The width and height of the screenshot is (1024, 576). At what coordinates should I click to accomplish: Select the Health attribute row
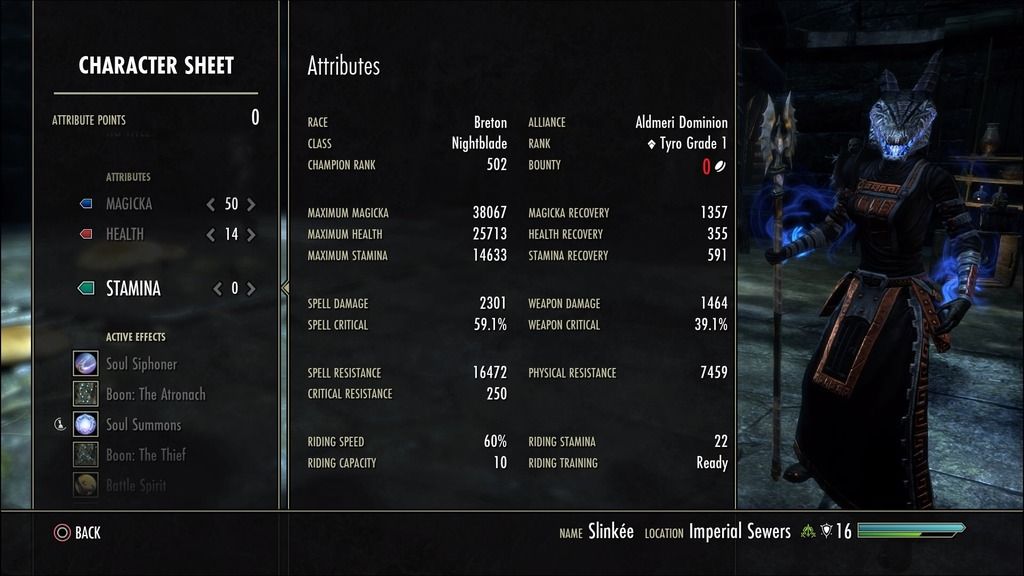[x=125, y=235]
